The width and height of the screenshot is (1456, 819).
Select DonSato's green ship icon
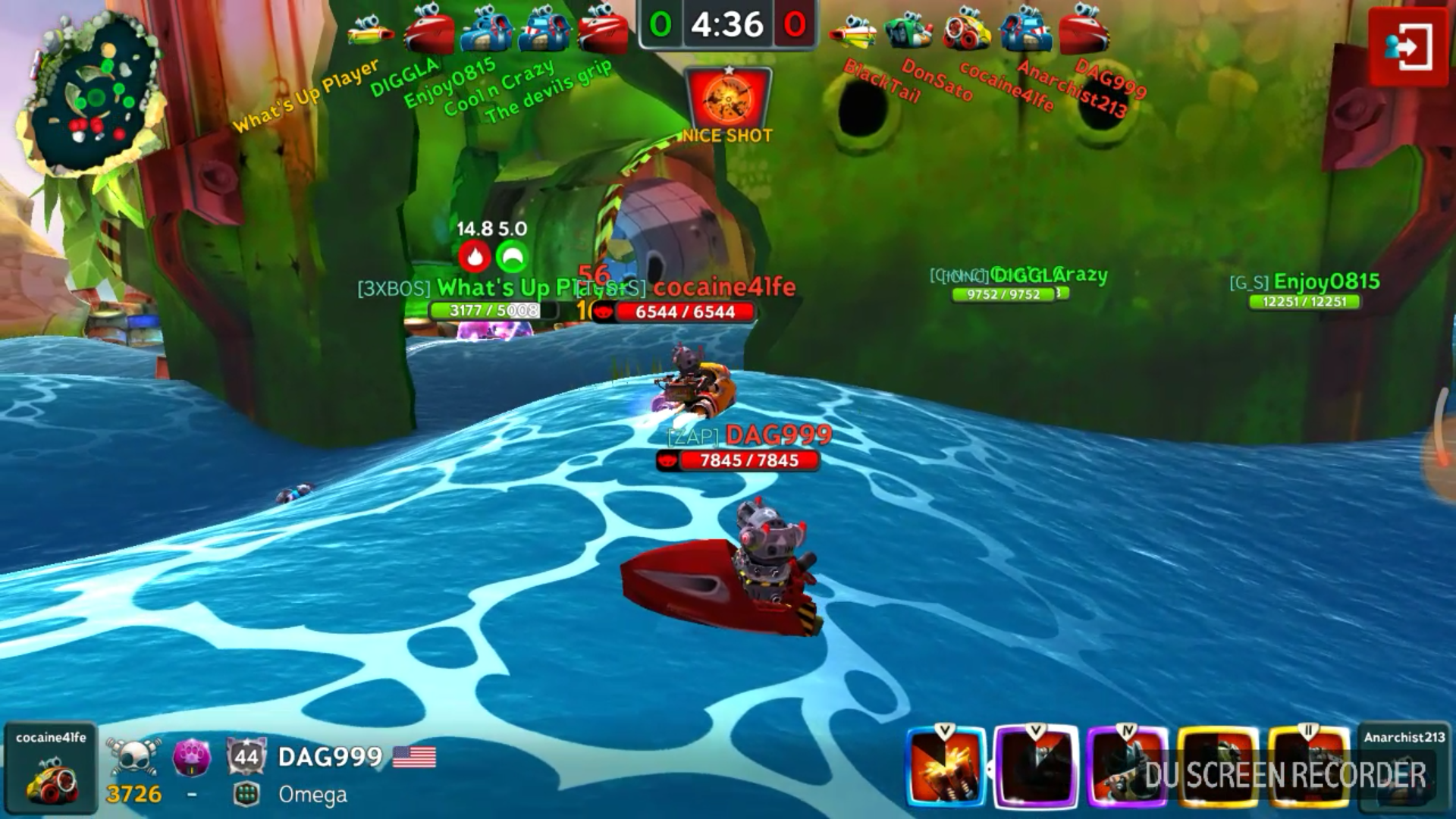click(908, 30)
